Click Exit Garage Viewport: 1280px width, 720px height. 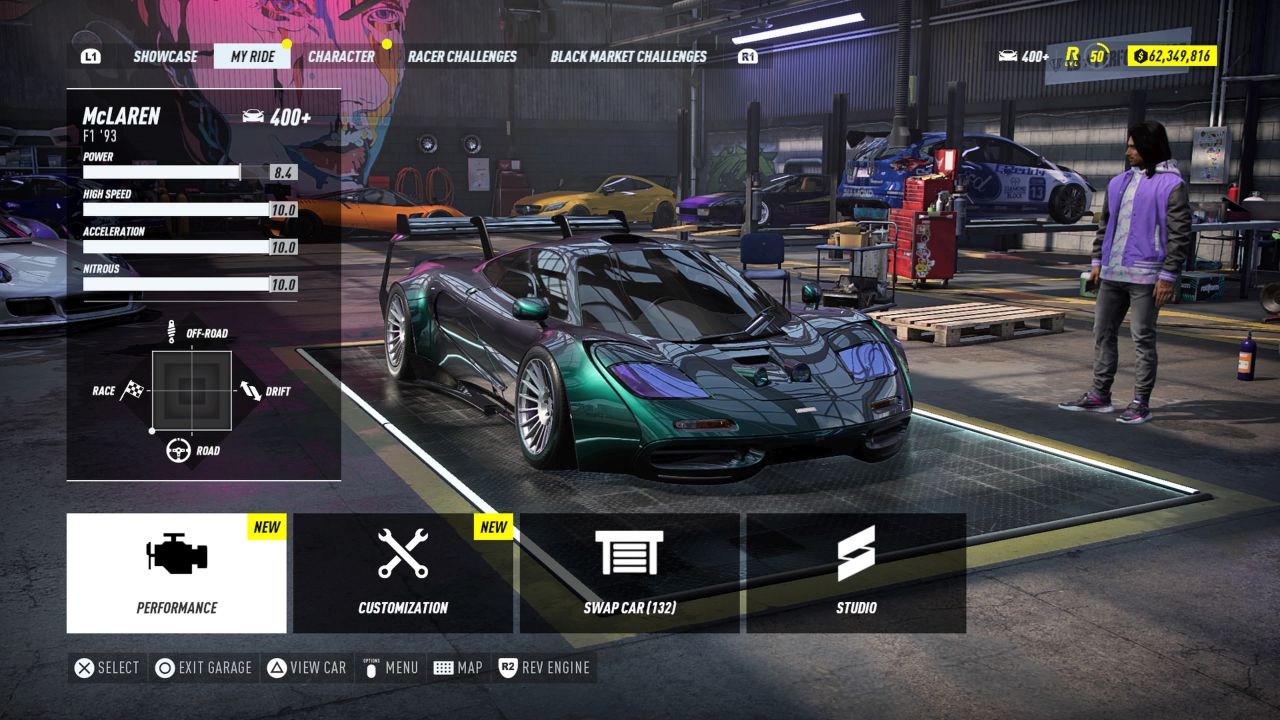pos(203,667)
